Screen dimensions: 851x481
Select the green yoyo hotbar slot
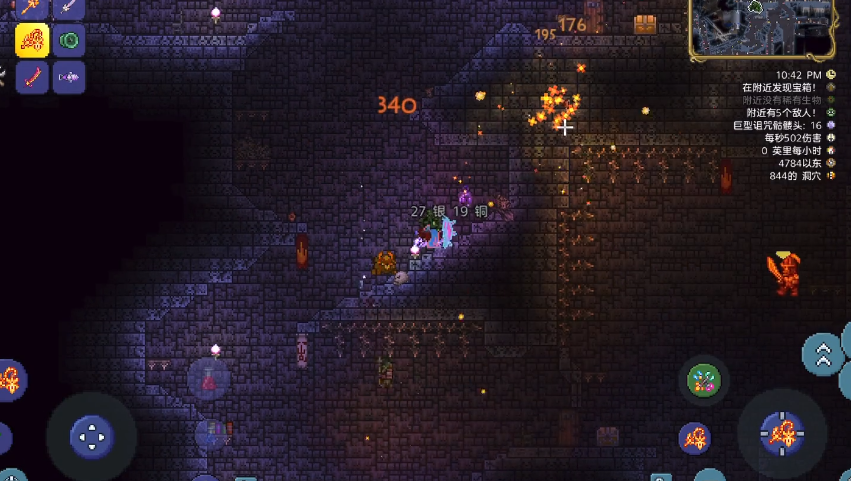(69, 41)
